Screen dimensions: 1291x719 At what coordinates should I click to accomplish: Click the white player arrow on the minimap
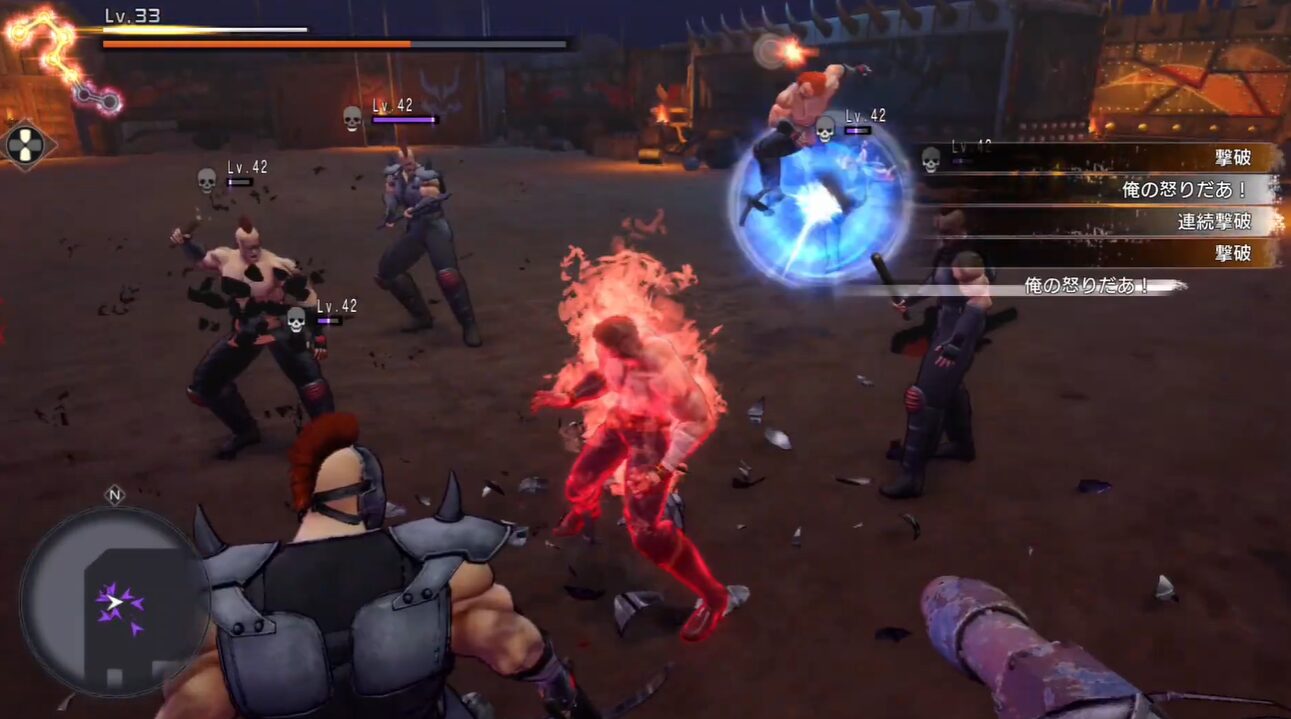coord(116,602)
